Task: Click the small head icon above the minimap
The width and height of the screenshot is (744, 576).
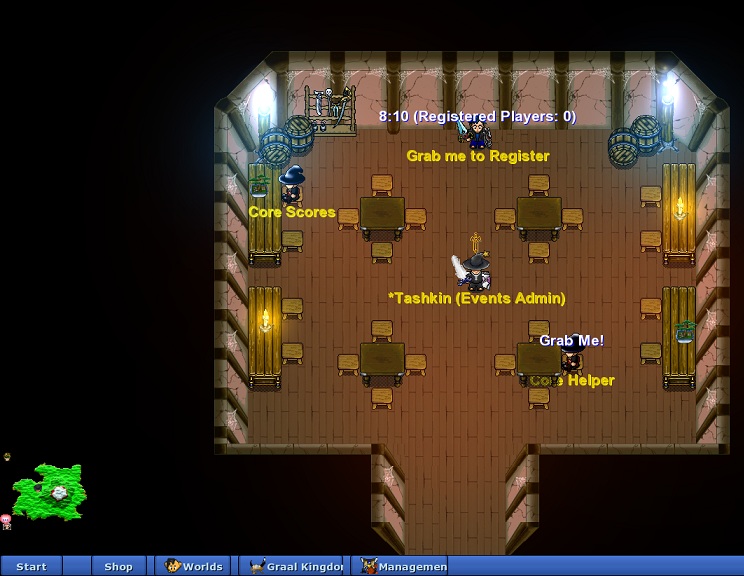Action: 7,457
